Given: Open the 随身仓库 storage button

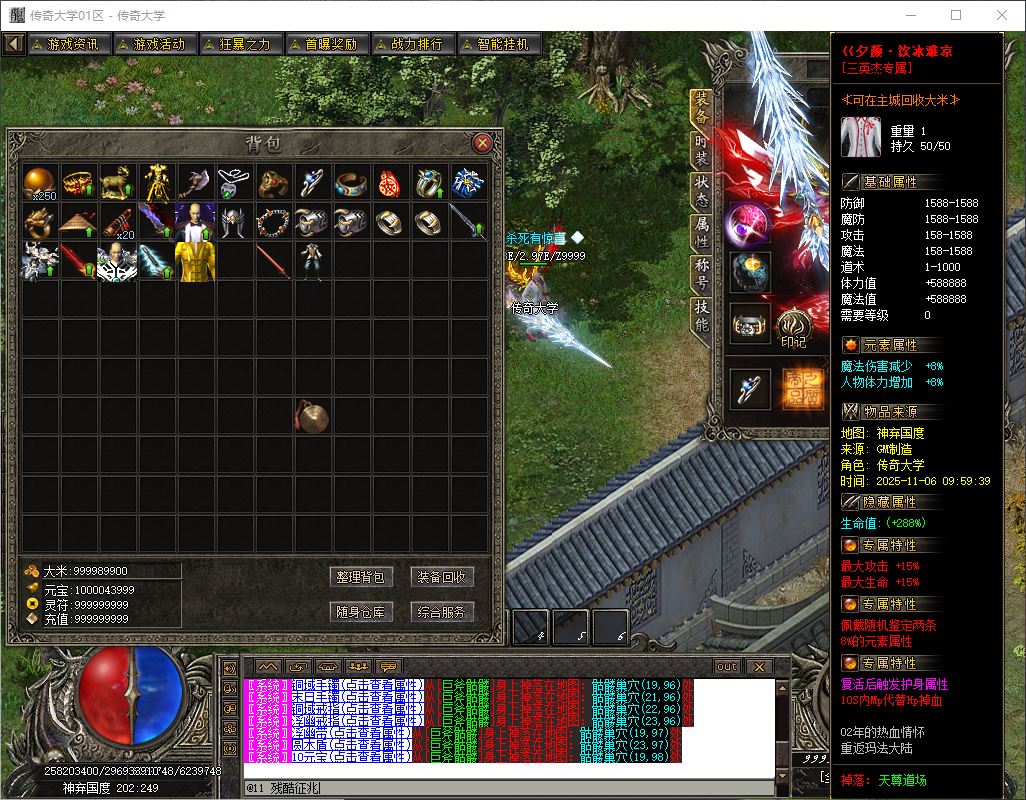Looking at the screenshot, I should 360,612.
